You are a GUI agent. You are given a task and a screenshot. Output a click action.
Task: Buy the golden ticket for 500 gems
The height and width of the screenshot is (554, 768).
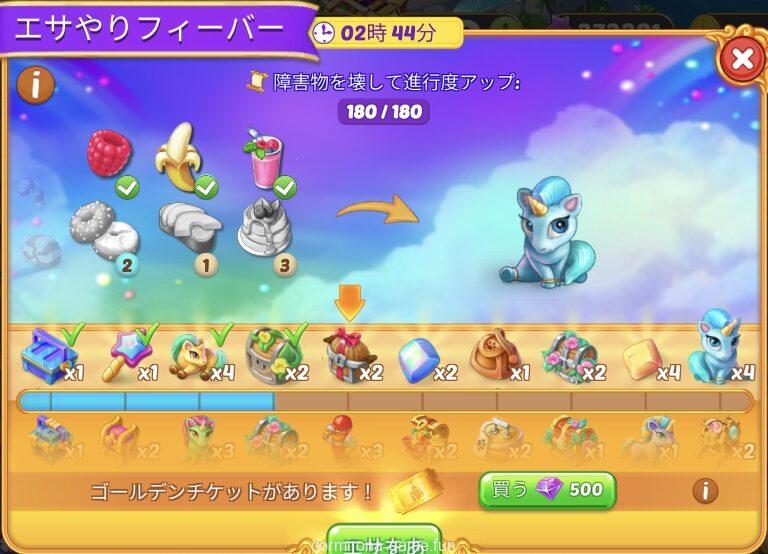pos(547,490)
